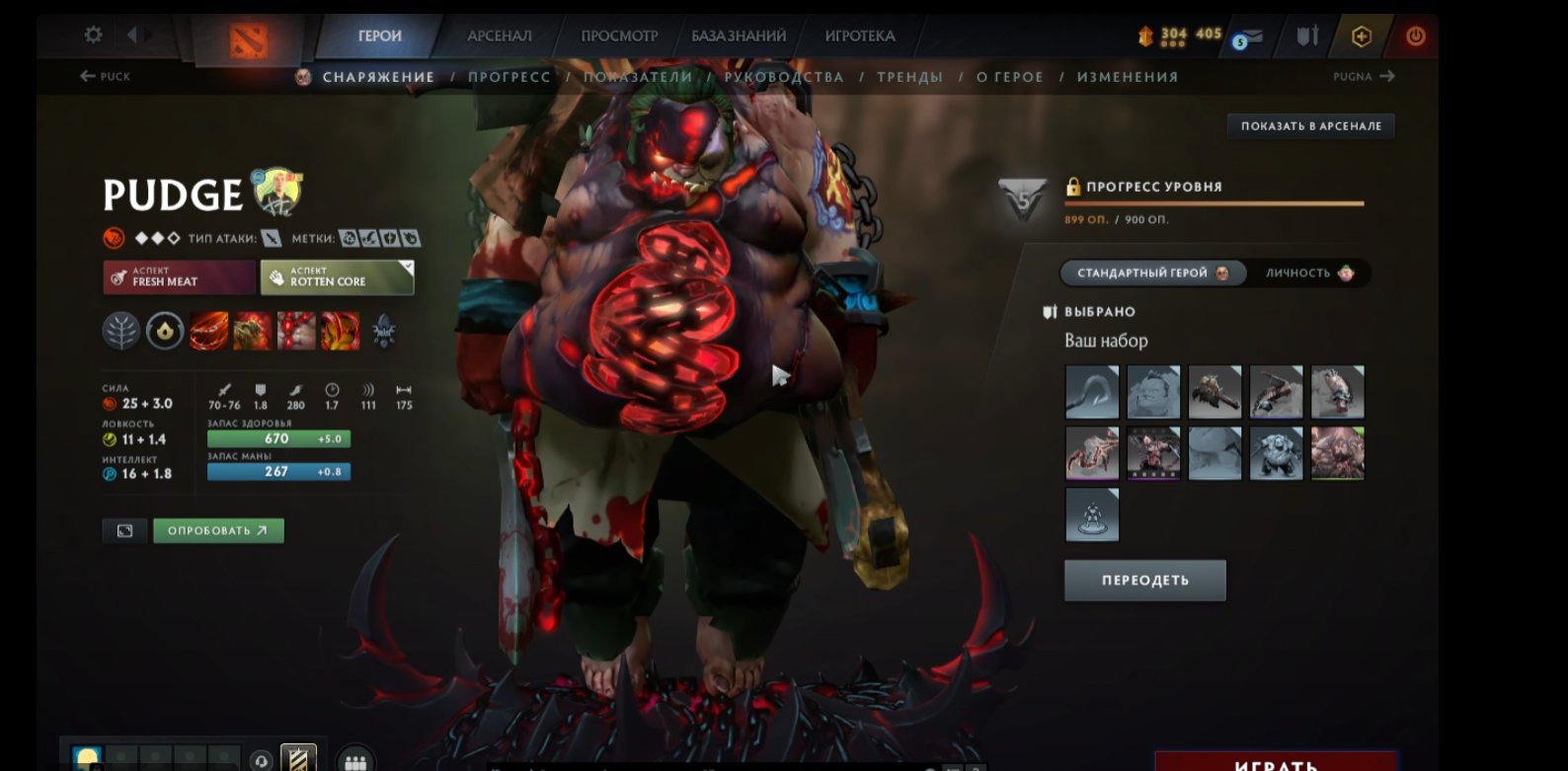Choose the Fresh Meat aspect
The image size is (1568, 771).
179,277
